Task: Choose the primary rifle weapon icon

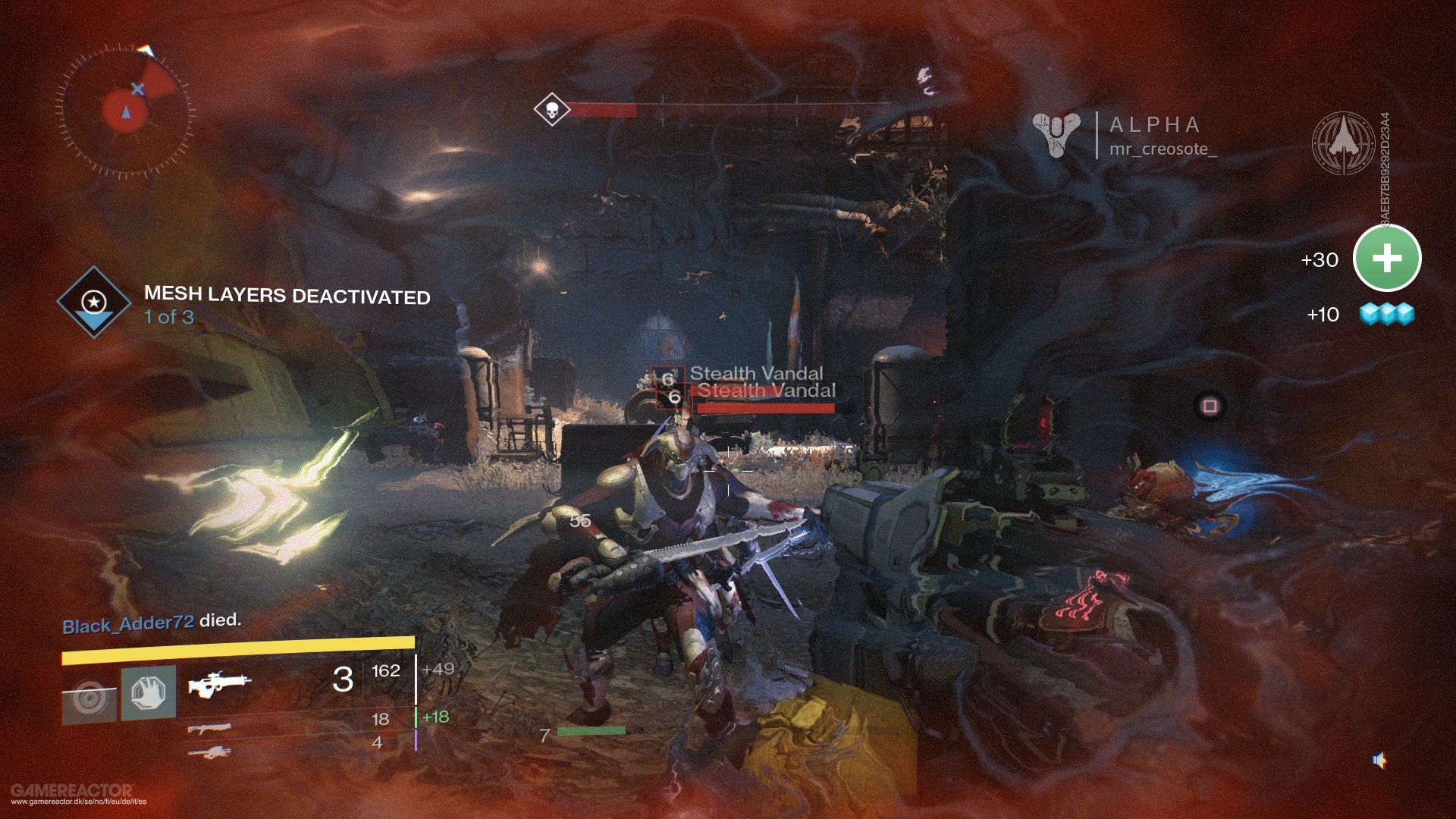Action: click(218, 682)
